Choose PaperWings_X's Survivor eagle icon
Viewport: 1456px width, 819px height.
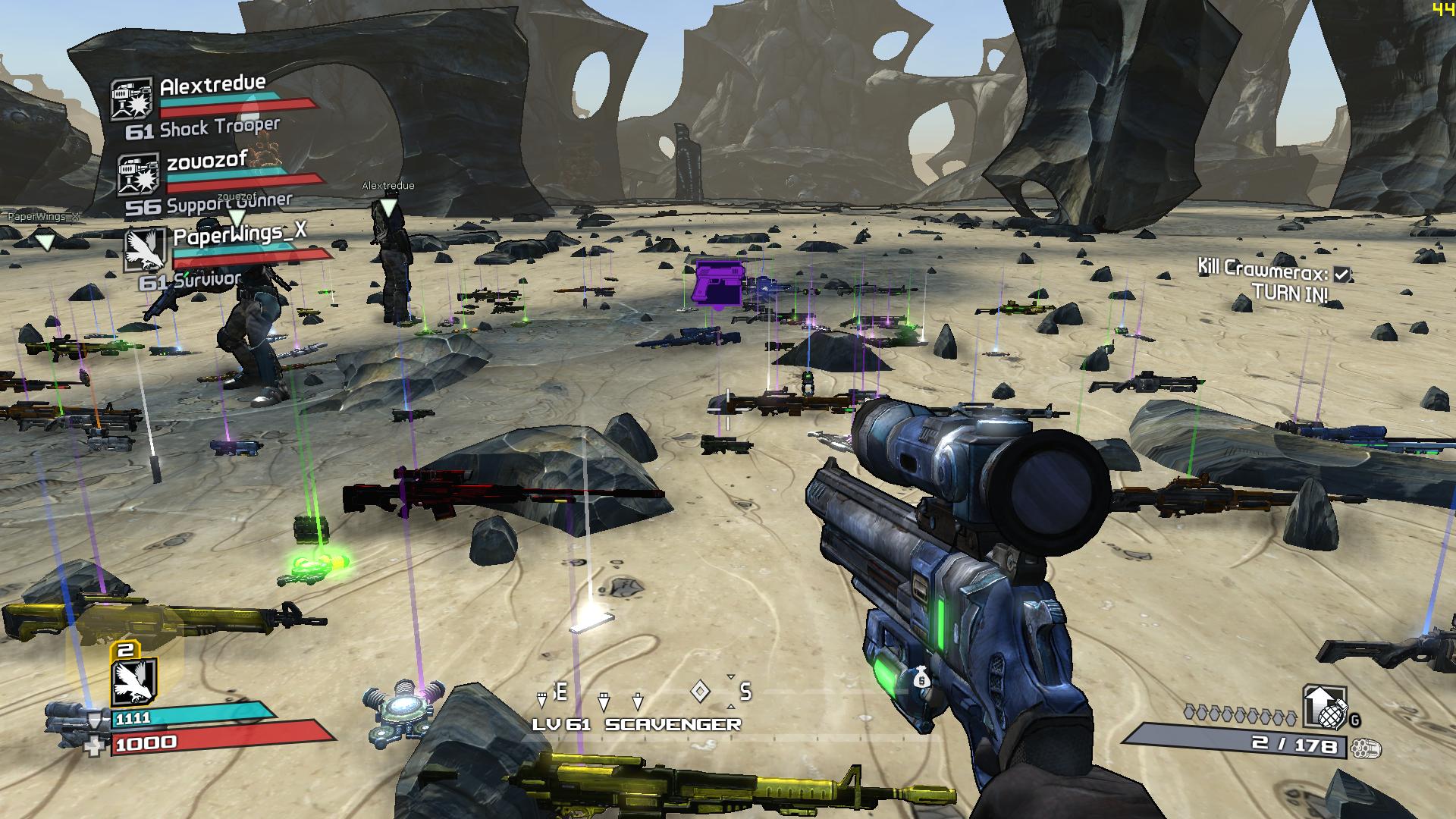(144, 250)
